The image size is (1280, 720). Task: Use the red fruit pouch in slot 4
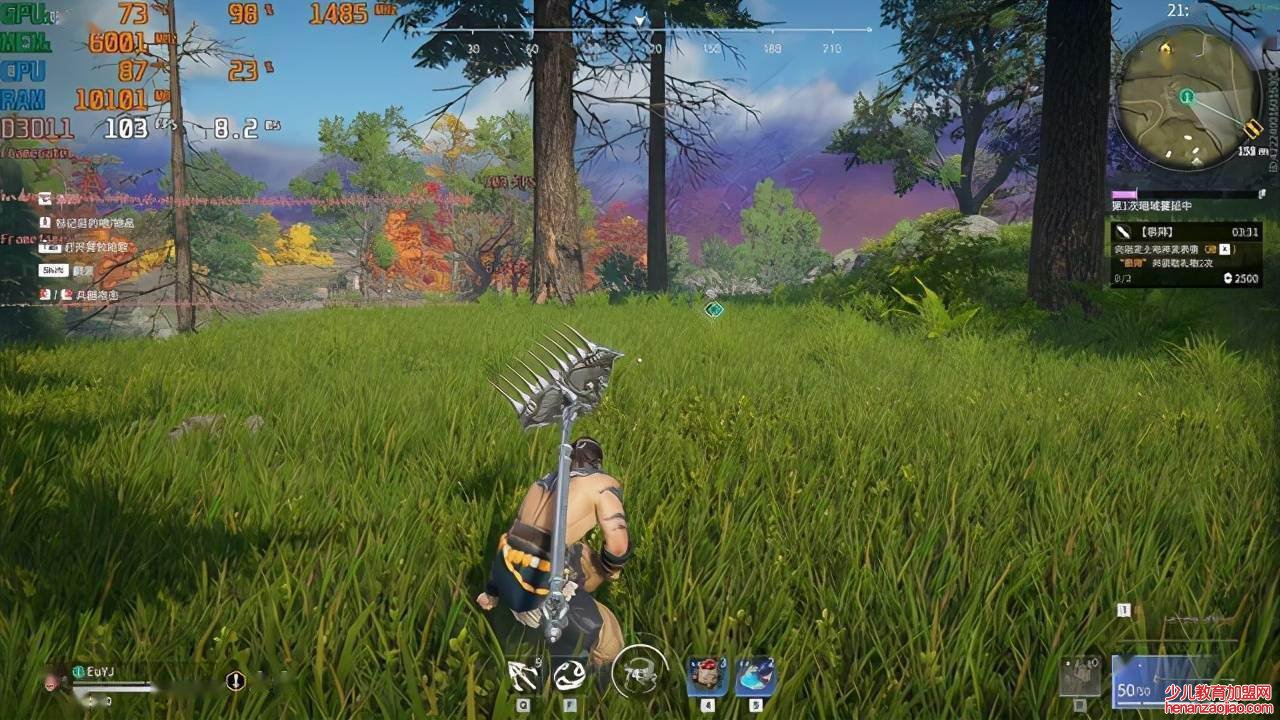point(705,675)
